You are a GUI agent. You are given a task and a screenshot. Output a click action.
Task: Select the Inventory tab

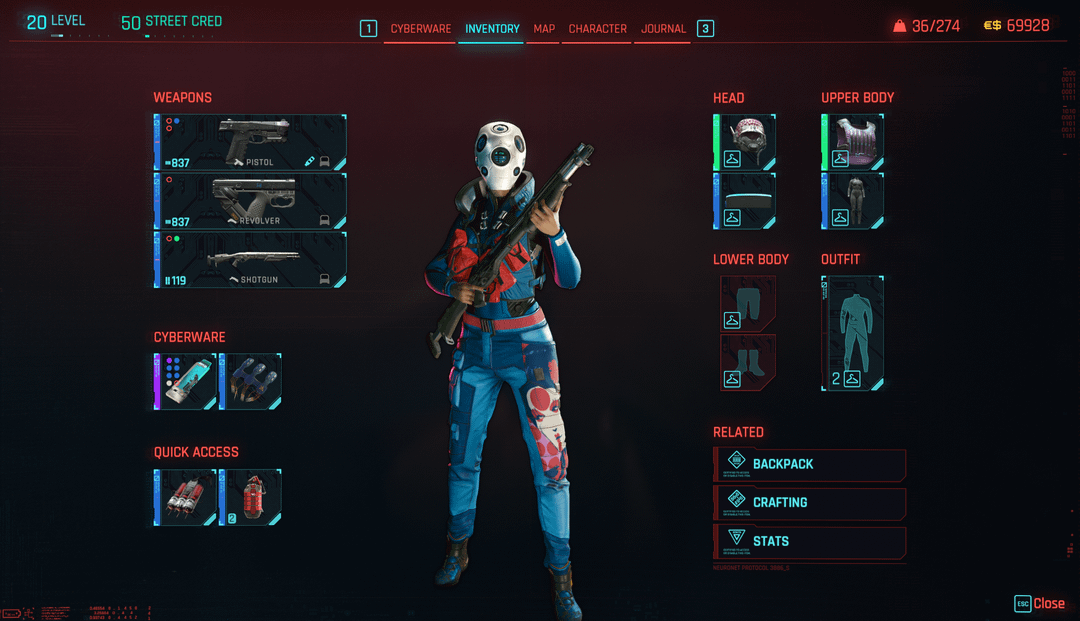tap(492, 29)
